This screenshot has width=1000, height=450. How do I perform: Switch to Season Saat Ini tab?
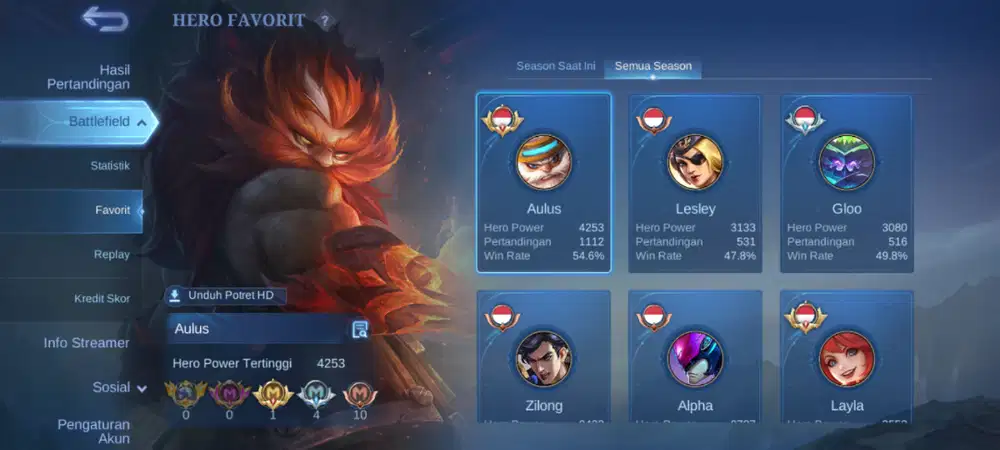point(556,66)
